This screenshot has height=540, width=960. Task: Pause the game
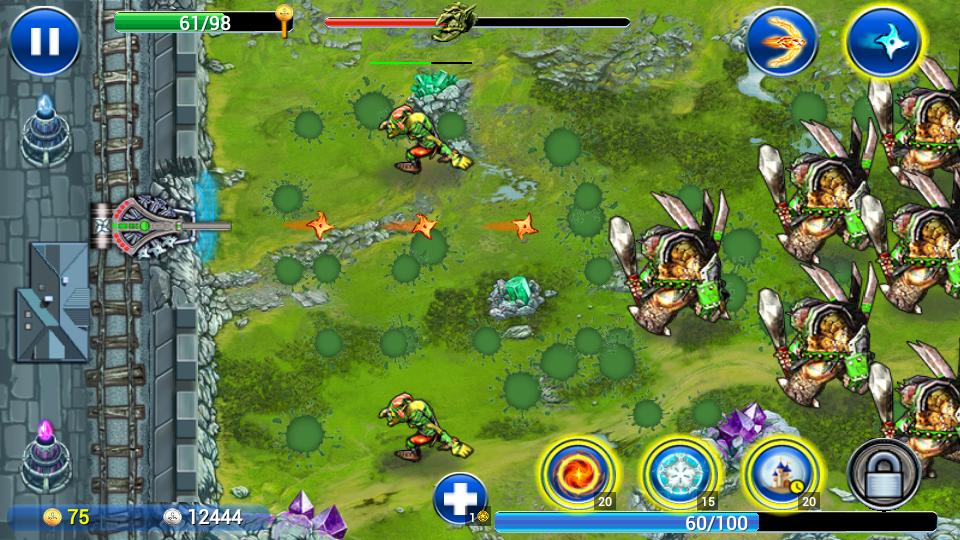pyautogui.click(x=45, y=41)
